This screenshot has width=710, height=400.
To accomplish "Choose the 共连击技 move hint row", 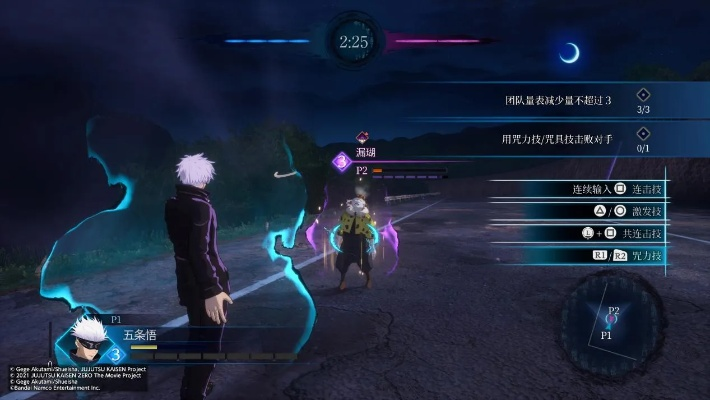I will point(598,233).
